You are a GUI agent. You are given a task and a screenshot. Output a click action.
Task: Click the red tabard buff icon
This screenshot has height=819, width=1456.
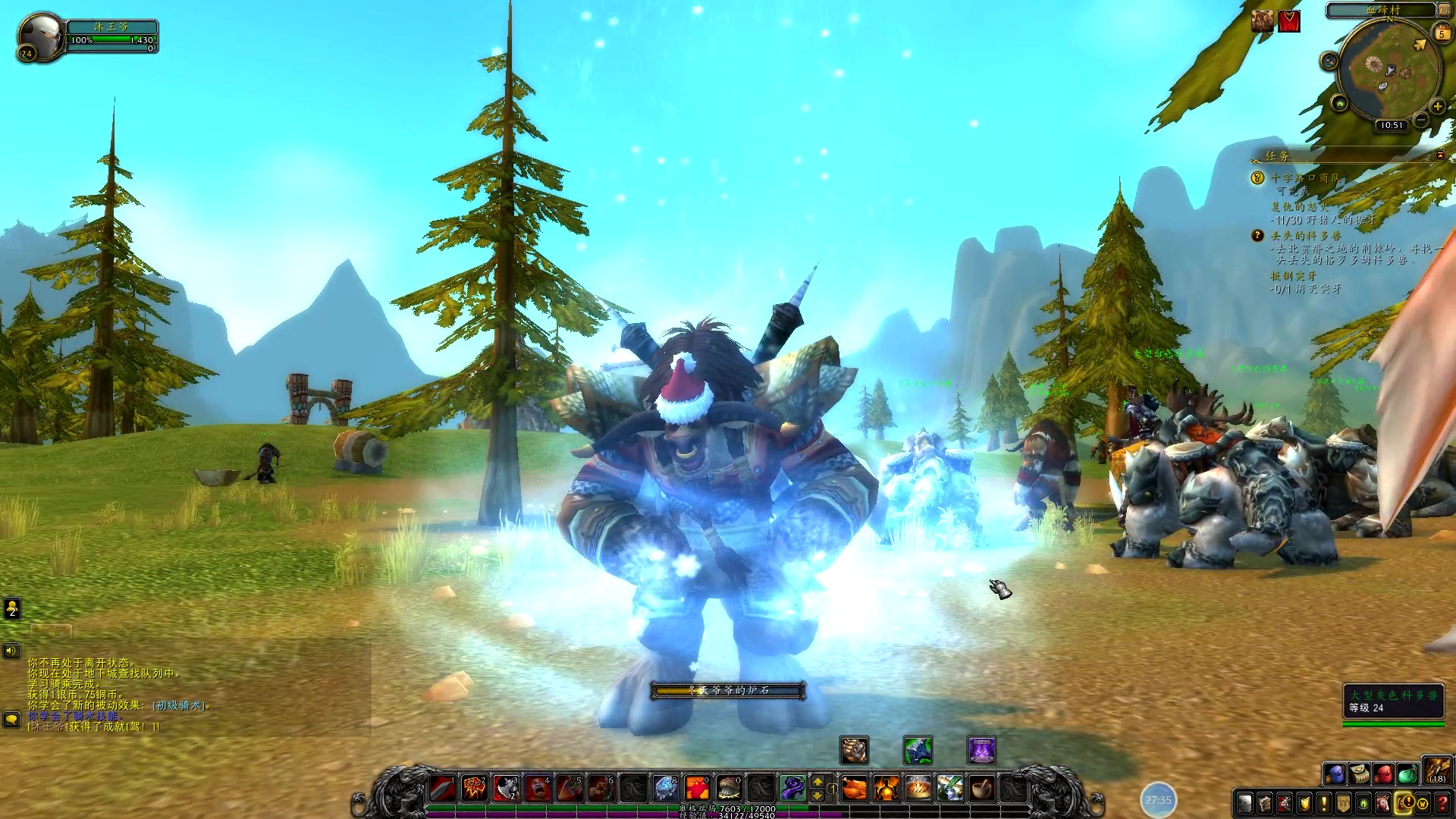coord(1289,21)
